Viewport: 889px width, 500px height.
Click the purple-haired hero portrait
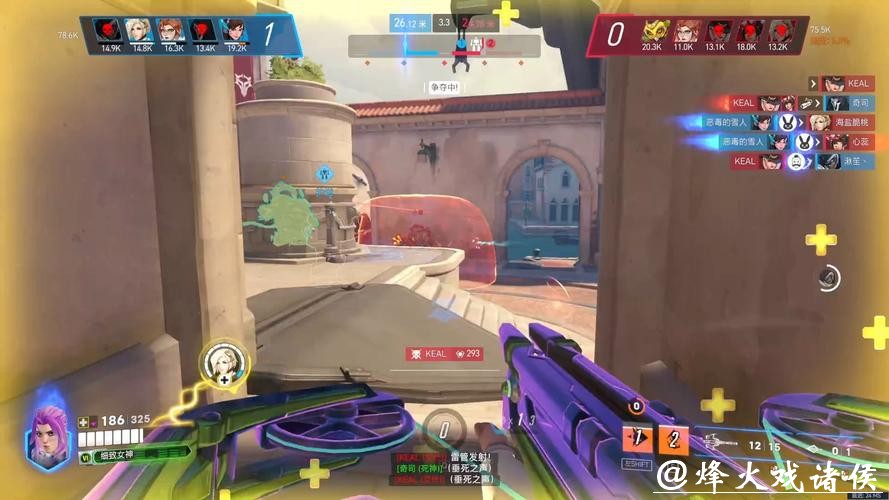[x=46, y=436]
